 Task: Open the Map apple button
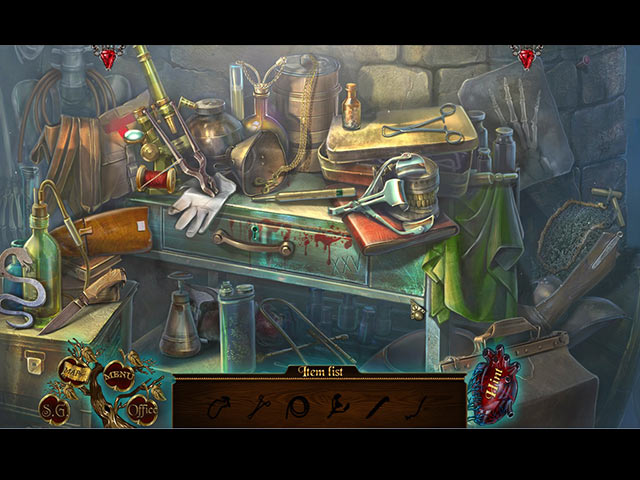tap(75, 371)
